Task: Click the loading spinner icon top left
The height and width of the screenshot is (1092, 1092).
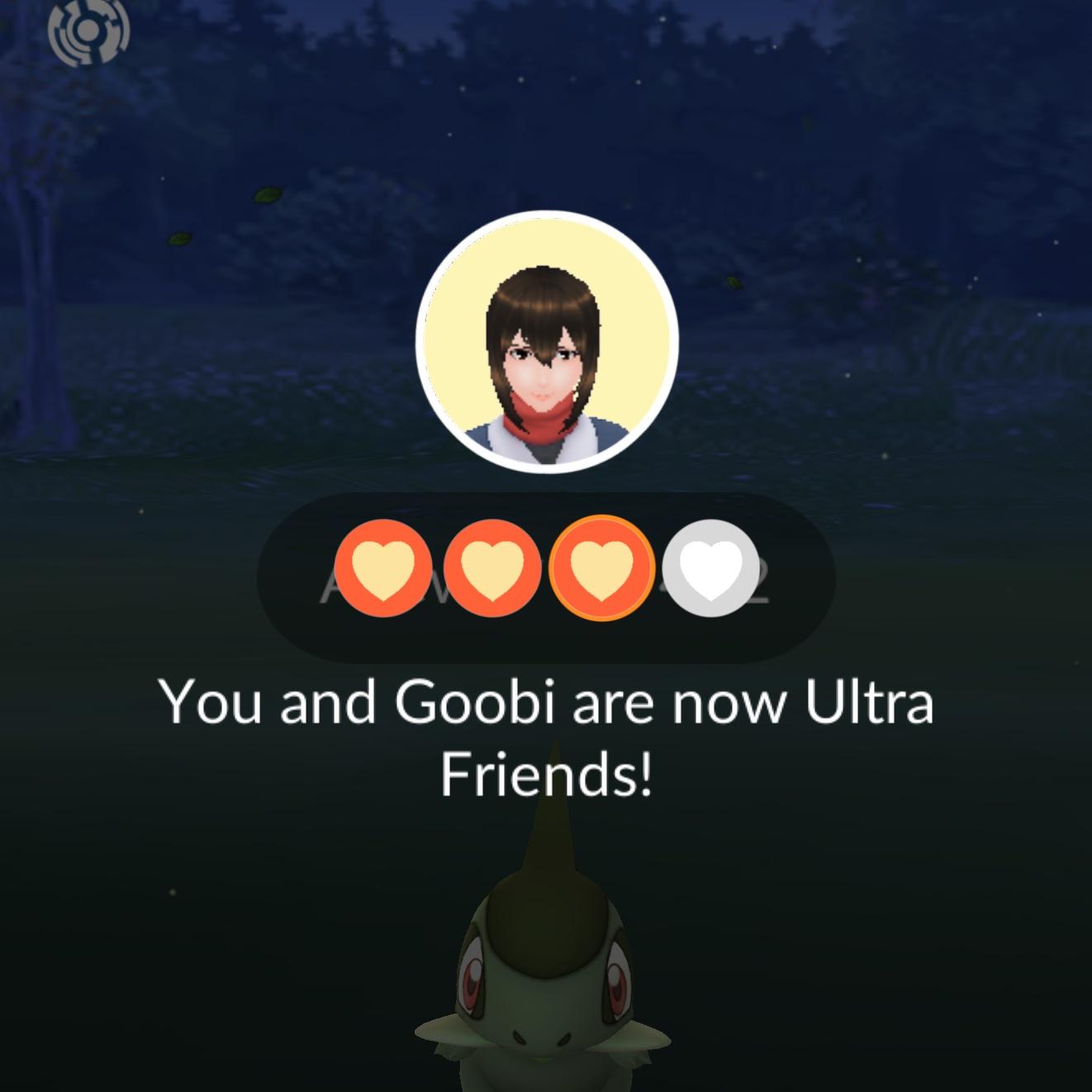Action: (x=88, y=33)
